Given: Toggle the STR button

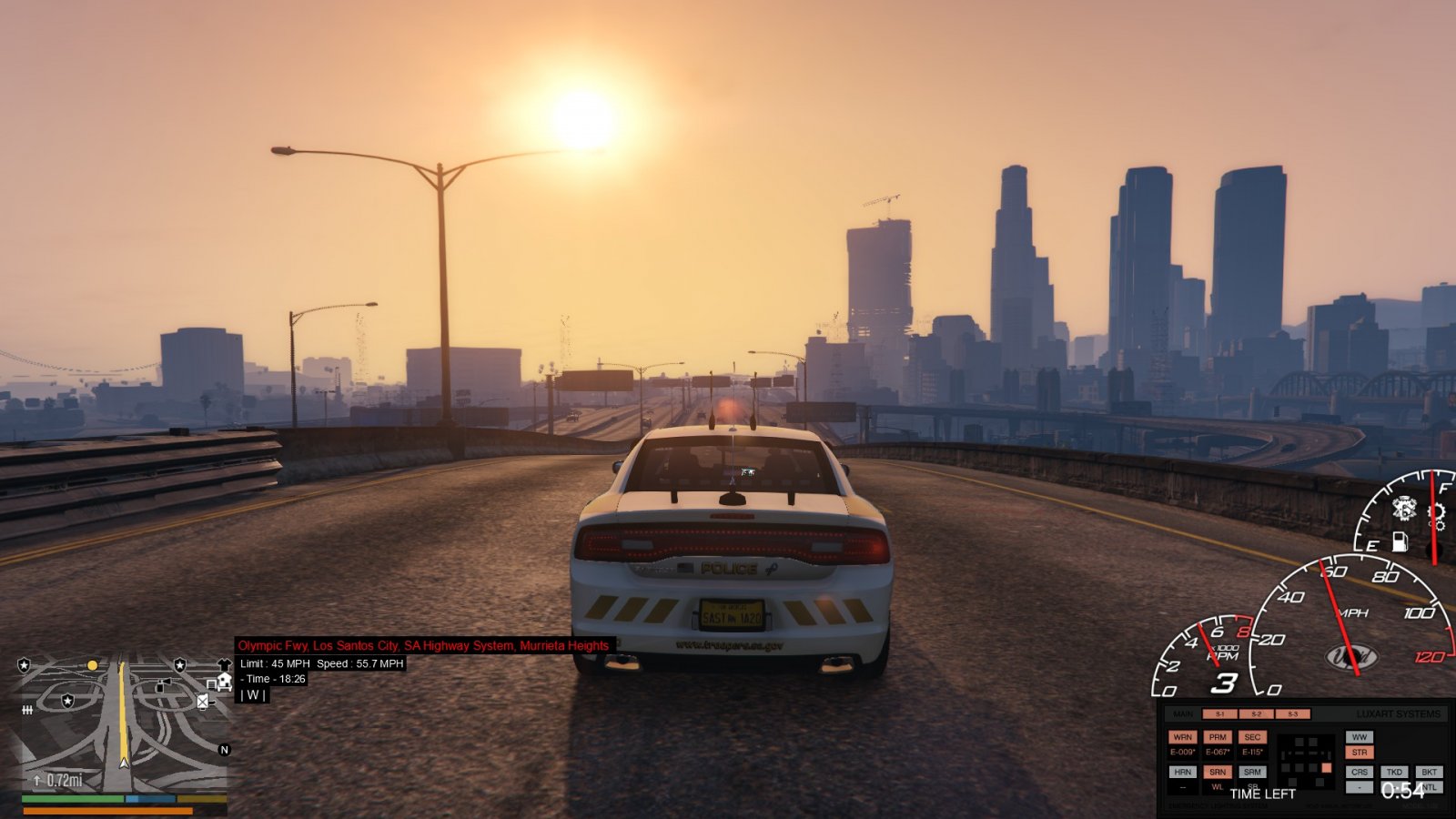Looking at the screenshot, I should point(1359,753).
